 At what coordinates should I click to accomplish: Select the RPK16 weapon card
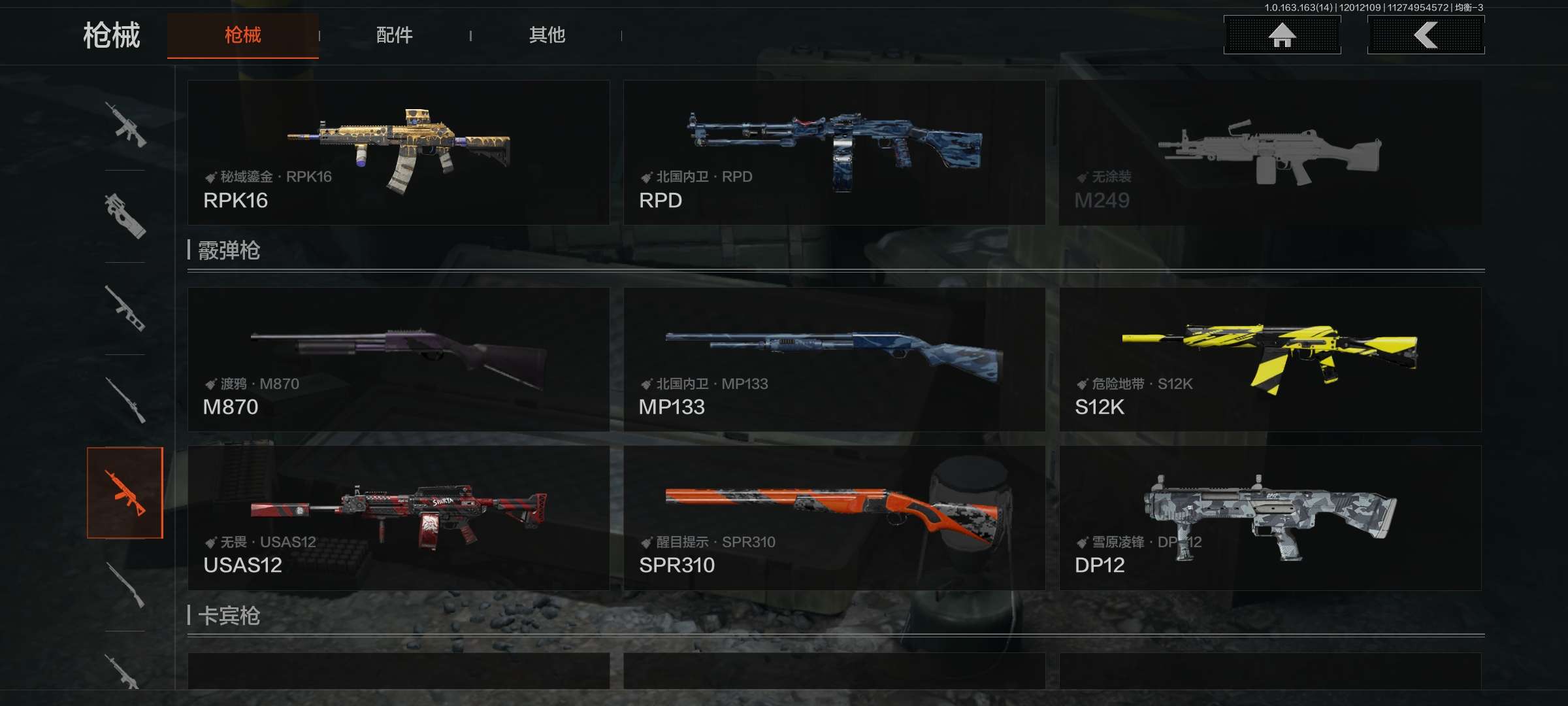399,152
